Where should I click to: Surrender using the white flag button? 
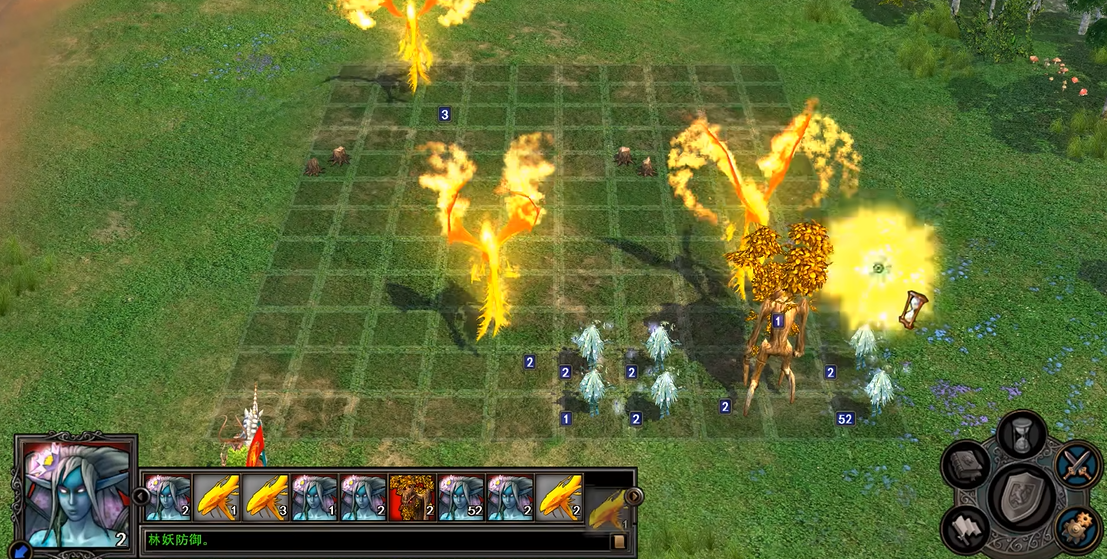pos(967,527)
